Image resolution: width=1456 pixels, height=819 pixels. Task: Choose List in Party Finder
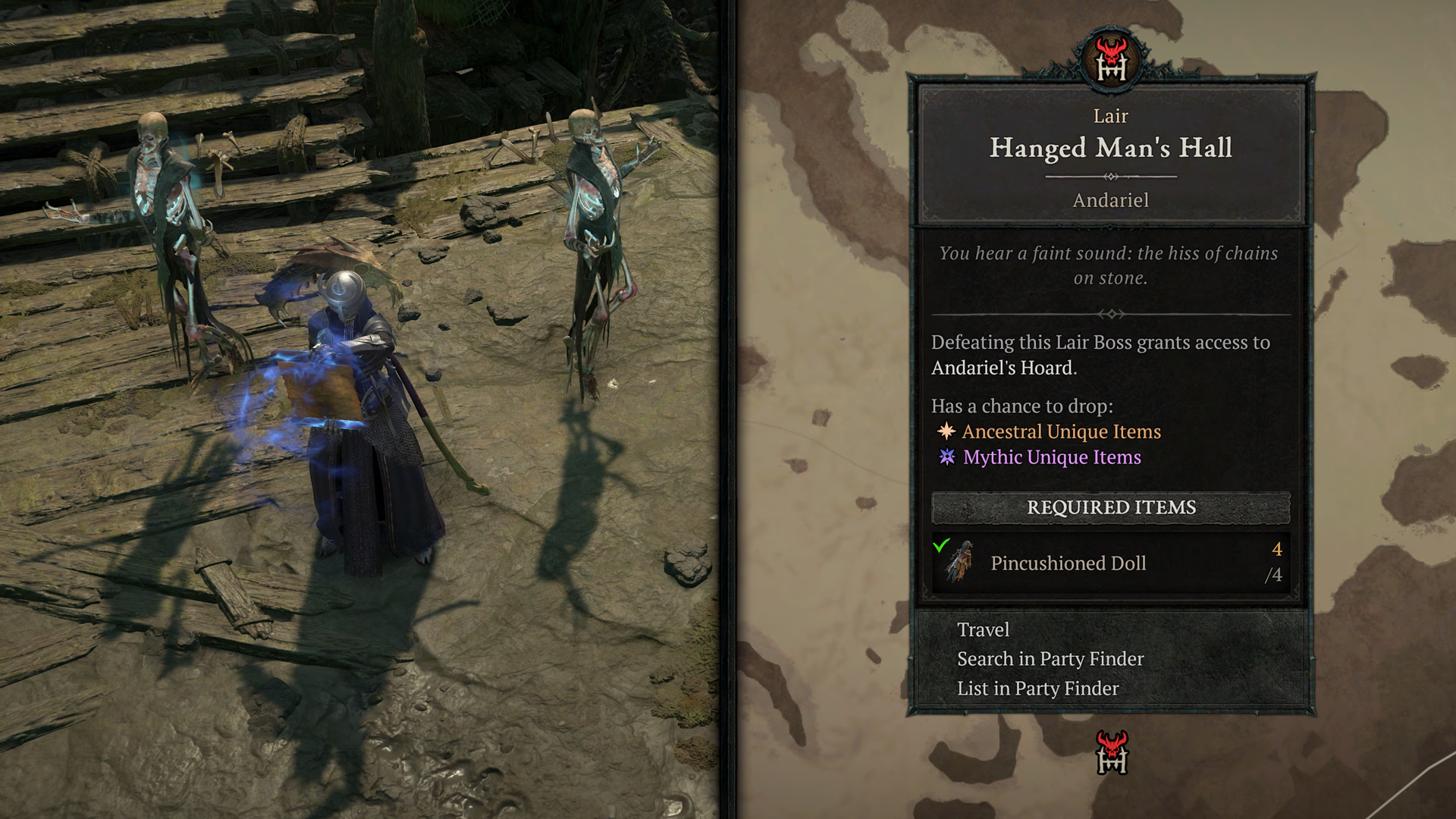(x=1037, y=689)
